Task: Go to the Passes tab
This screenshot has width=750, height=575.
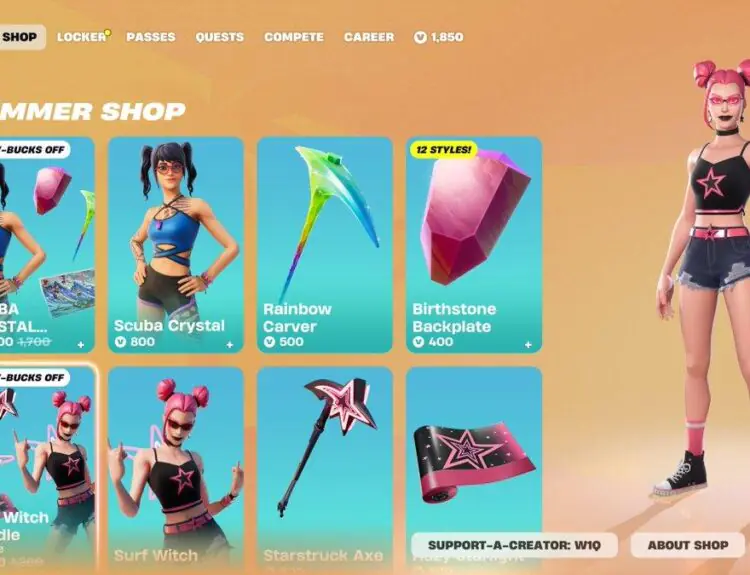Action: 151,37
